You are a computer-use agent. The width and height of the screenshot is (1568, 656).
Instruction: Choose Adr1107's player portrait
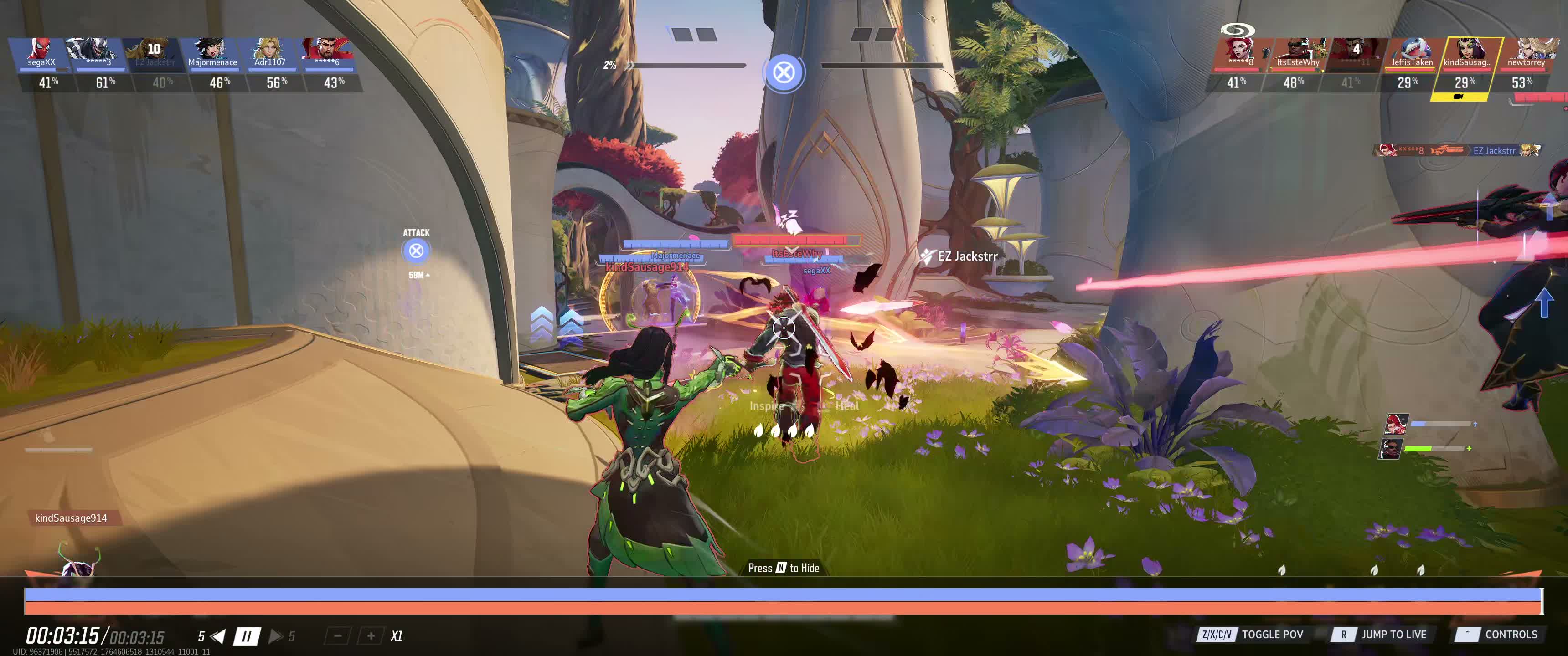pos(270,53)
